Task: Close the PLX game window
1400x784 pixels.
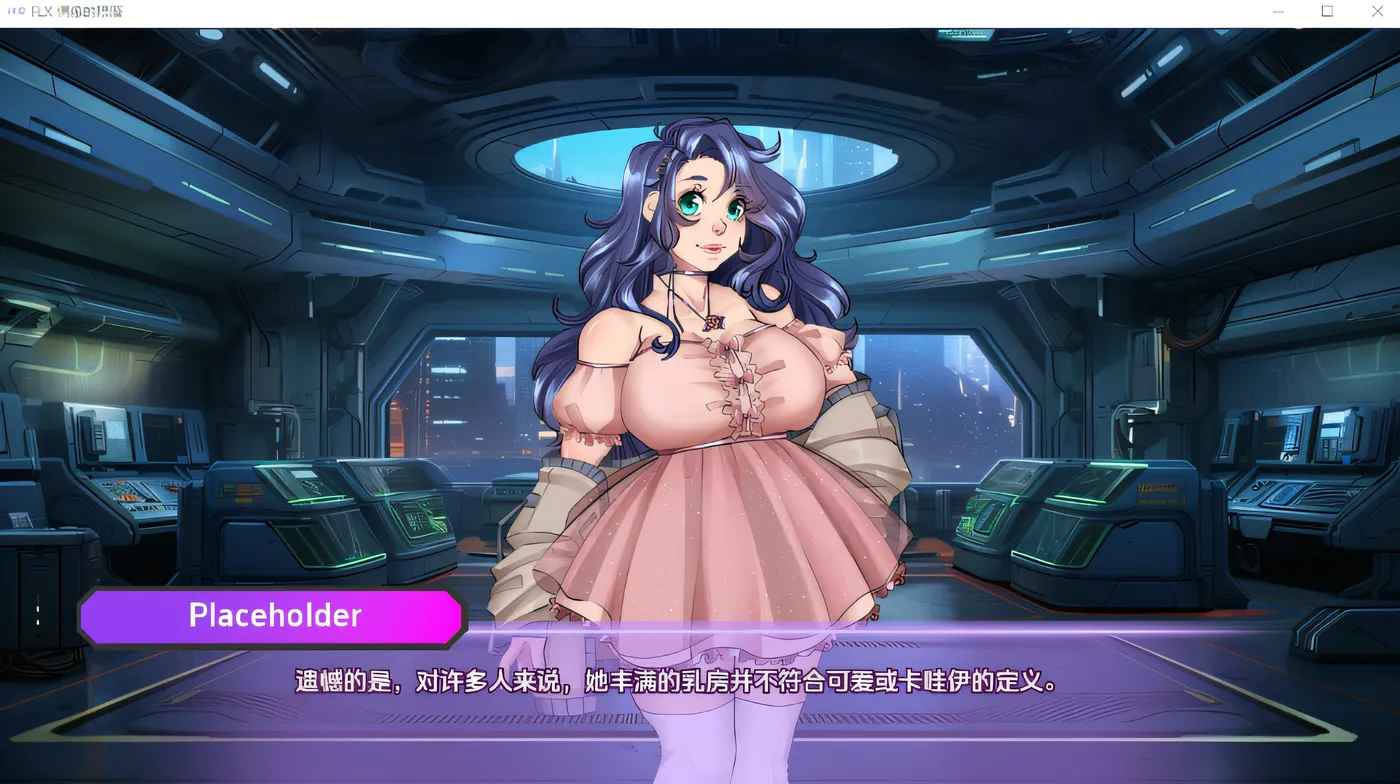Action: (x=1377, y=11)
